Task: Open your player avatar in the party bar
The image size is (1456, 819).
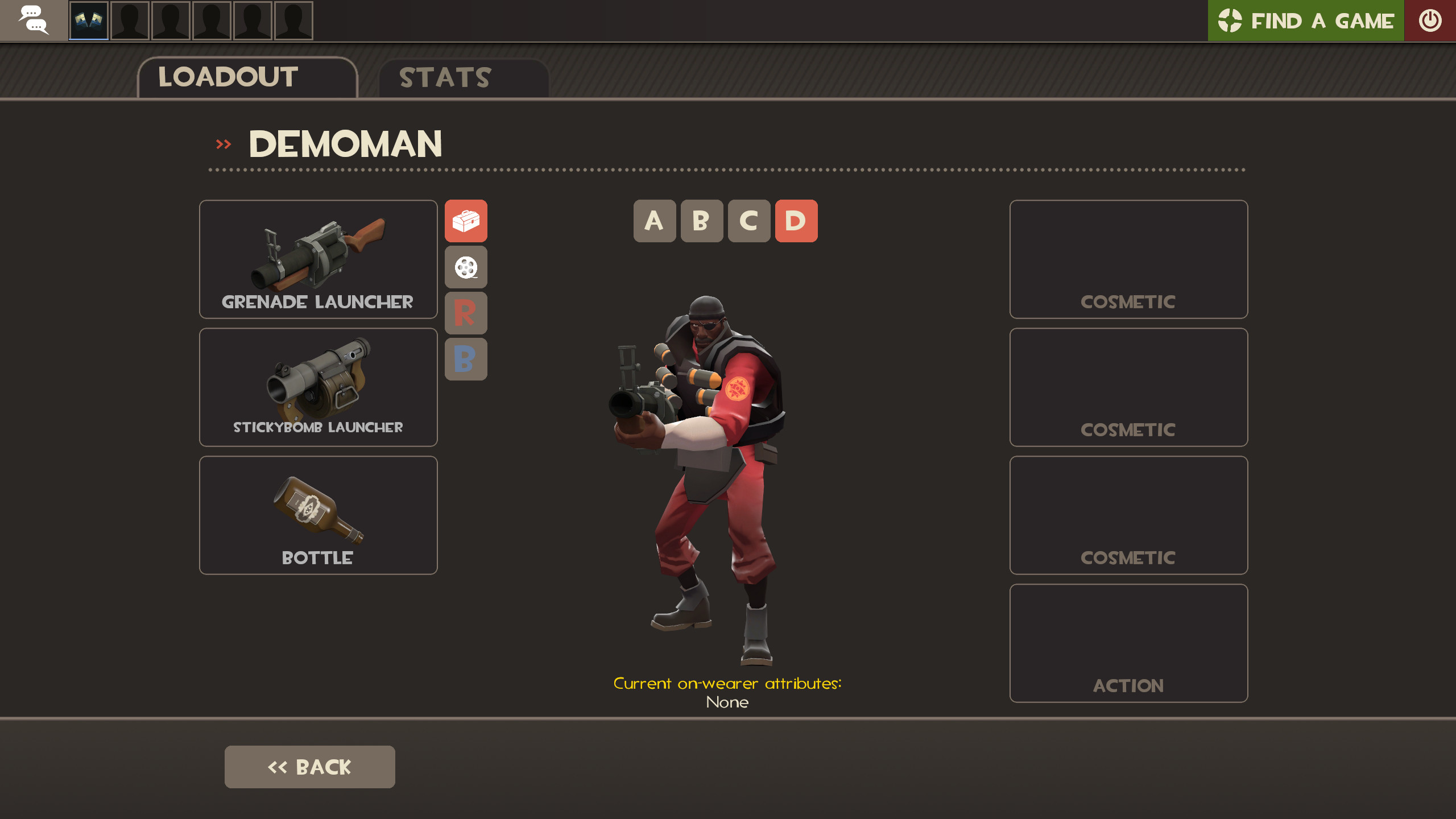Action: point(88,20)
